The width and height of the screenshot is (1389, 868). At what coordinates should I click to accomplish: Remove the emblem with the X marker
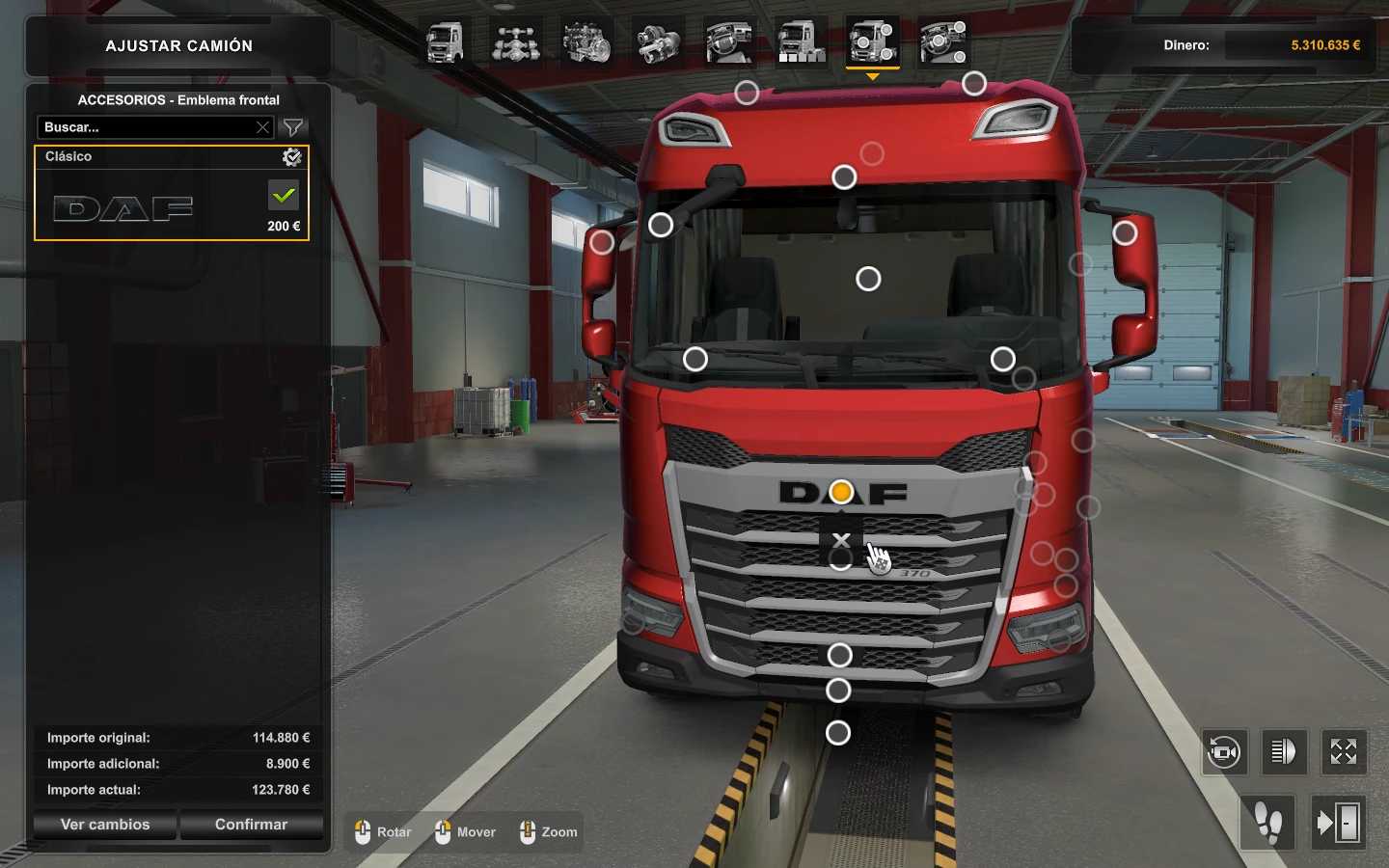pyautogui.click(x=841, y=541)
